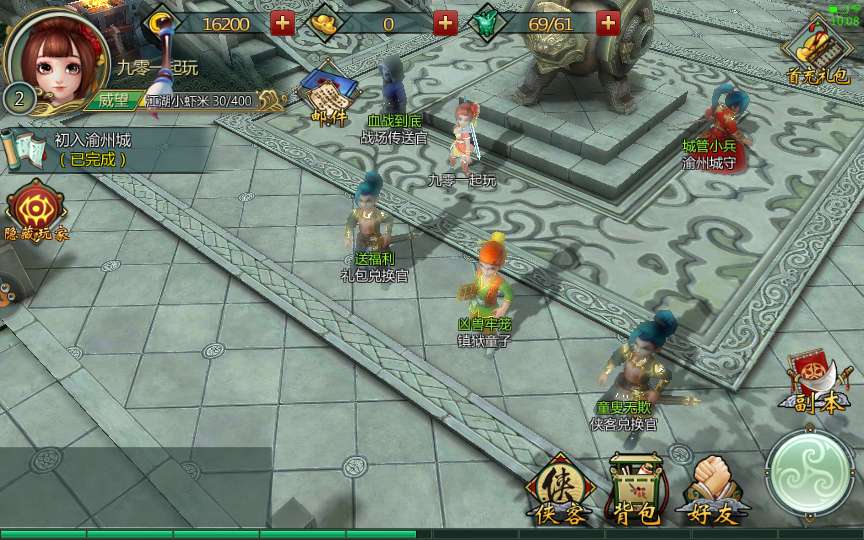
Task: Refill stamina with the plus button
Action: 608,22
